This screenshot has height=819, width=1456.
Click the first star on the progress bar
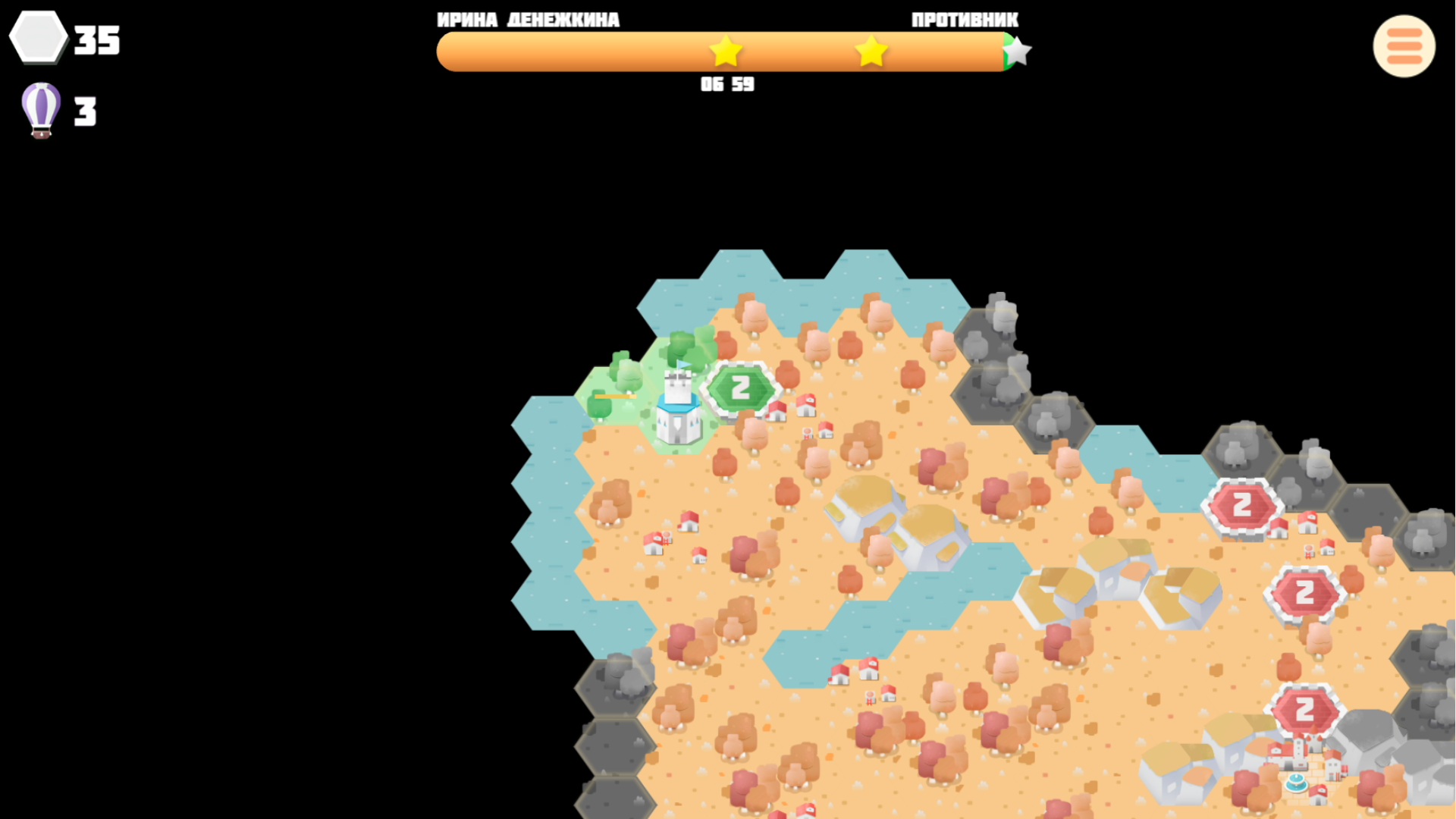pos(726,52)
